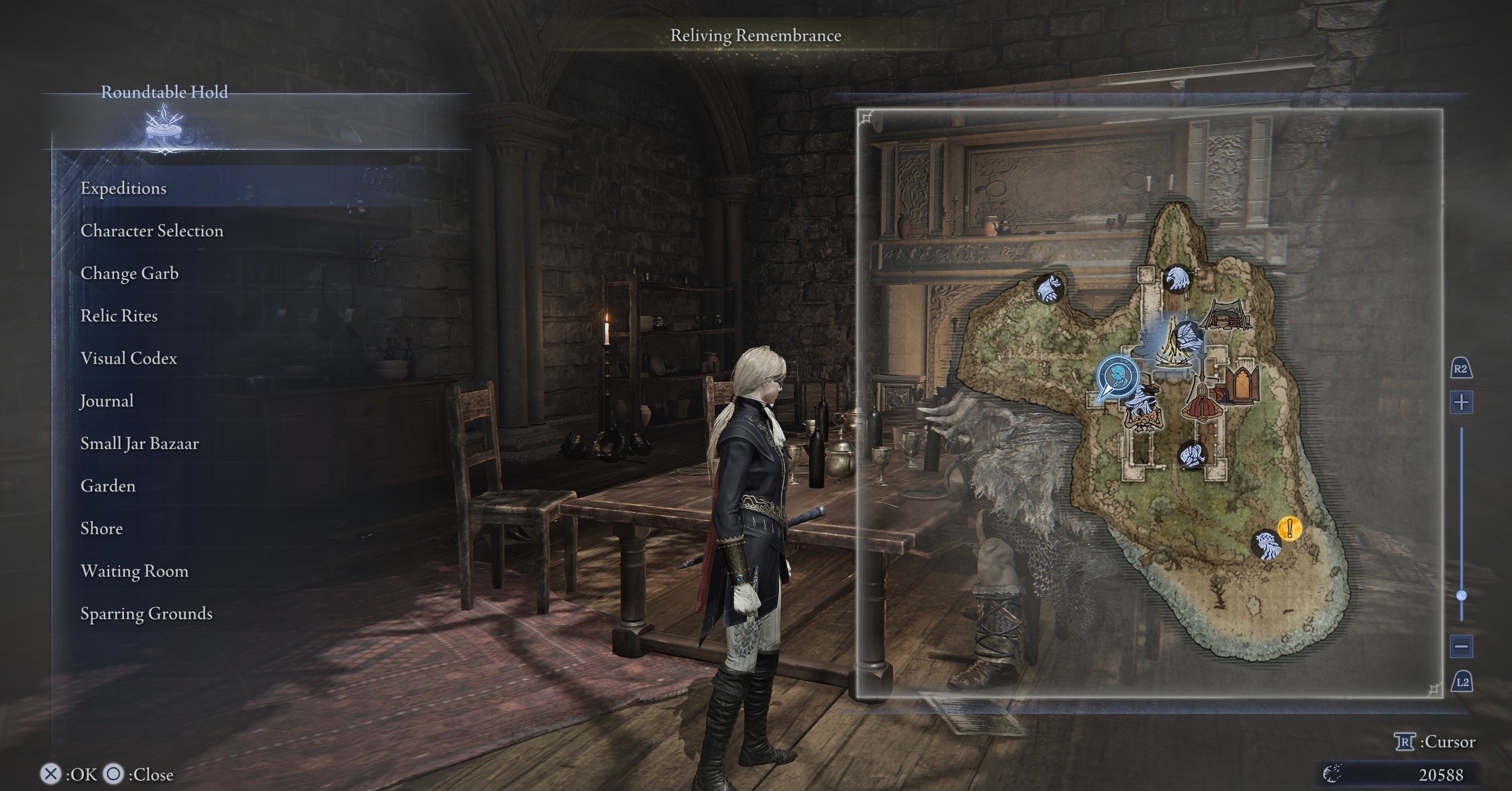Visit the Small Jar Bazaar
This screenshot has height=791, width=1512.
[139, 443]
